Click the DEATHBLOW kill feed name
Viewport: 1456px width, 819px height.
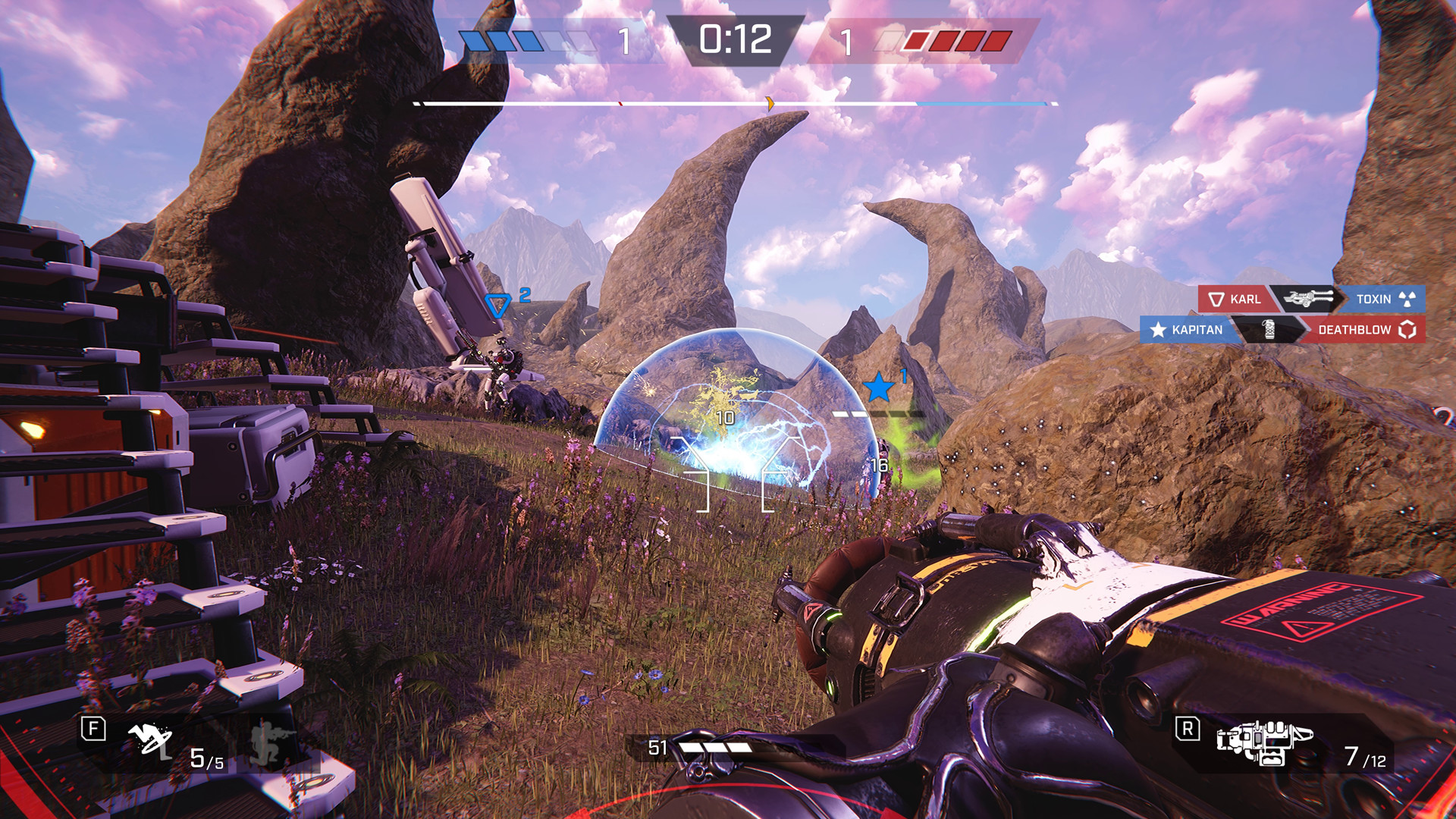[x=1354, y=330]
